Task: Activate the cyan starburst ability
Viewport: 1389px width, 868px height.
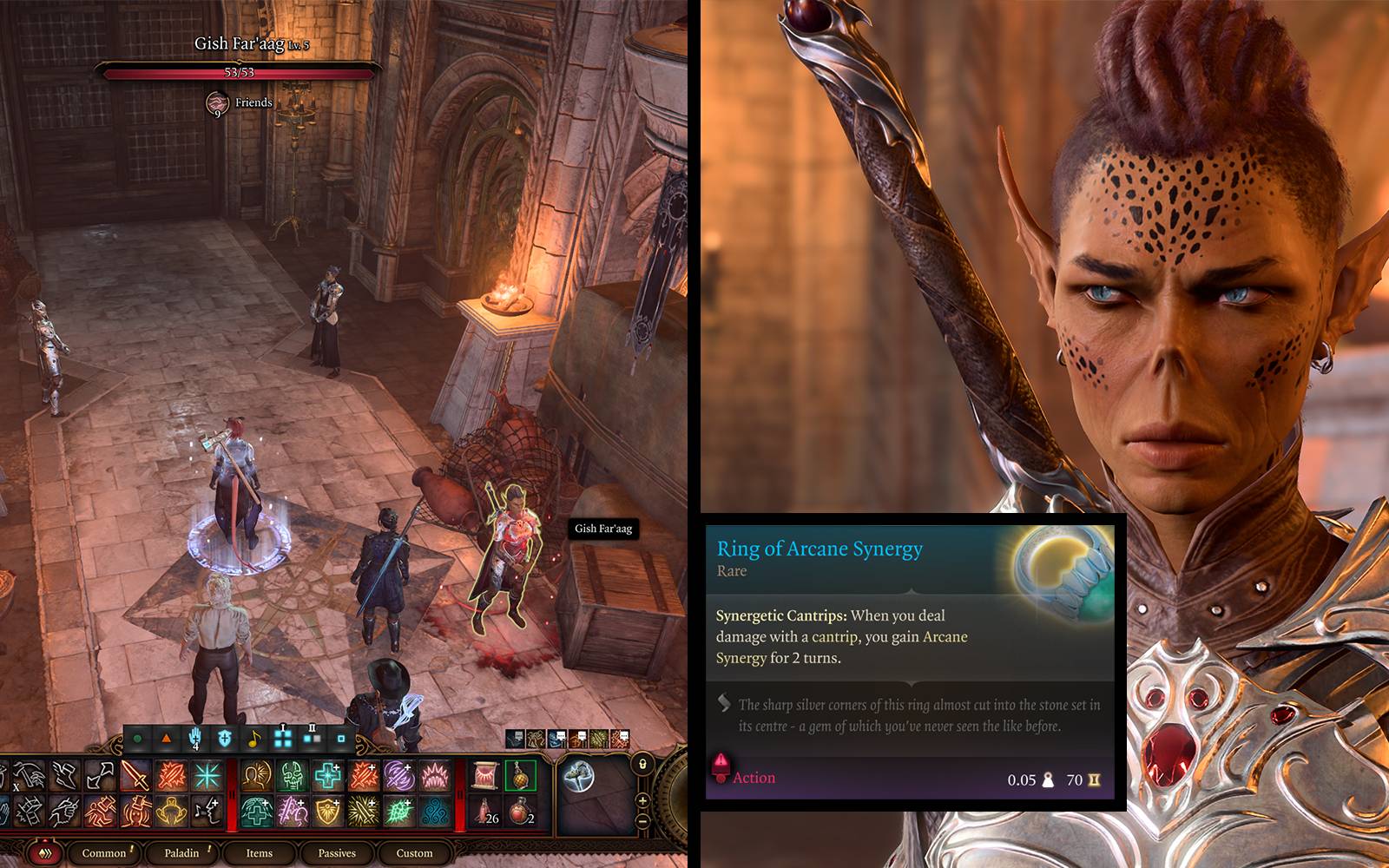Action: 207,775
